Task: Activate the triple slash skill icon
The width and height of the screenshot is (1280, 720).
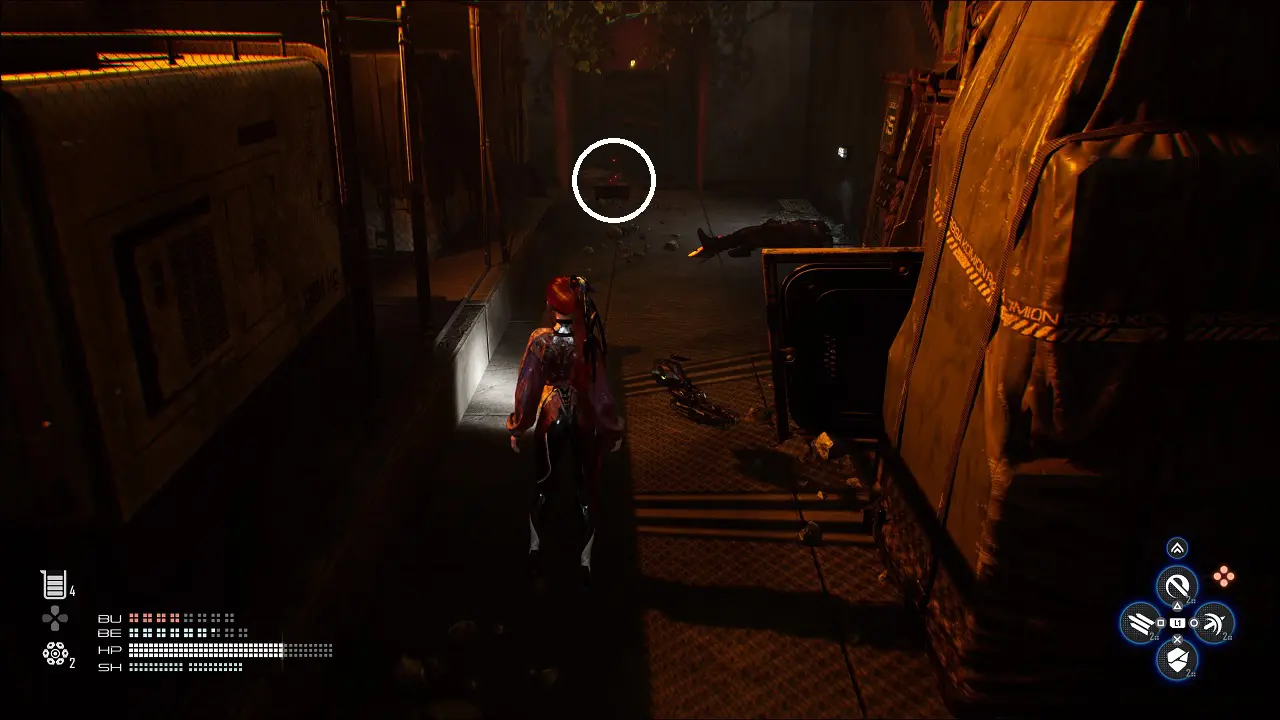Action: (x=1140, y=623)
